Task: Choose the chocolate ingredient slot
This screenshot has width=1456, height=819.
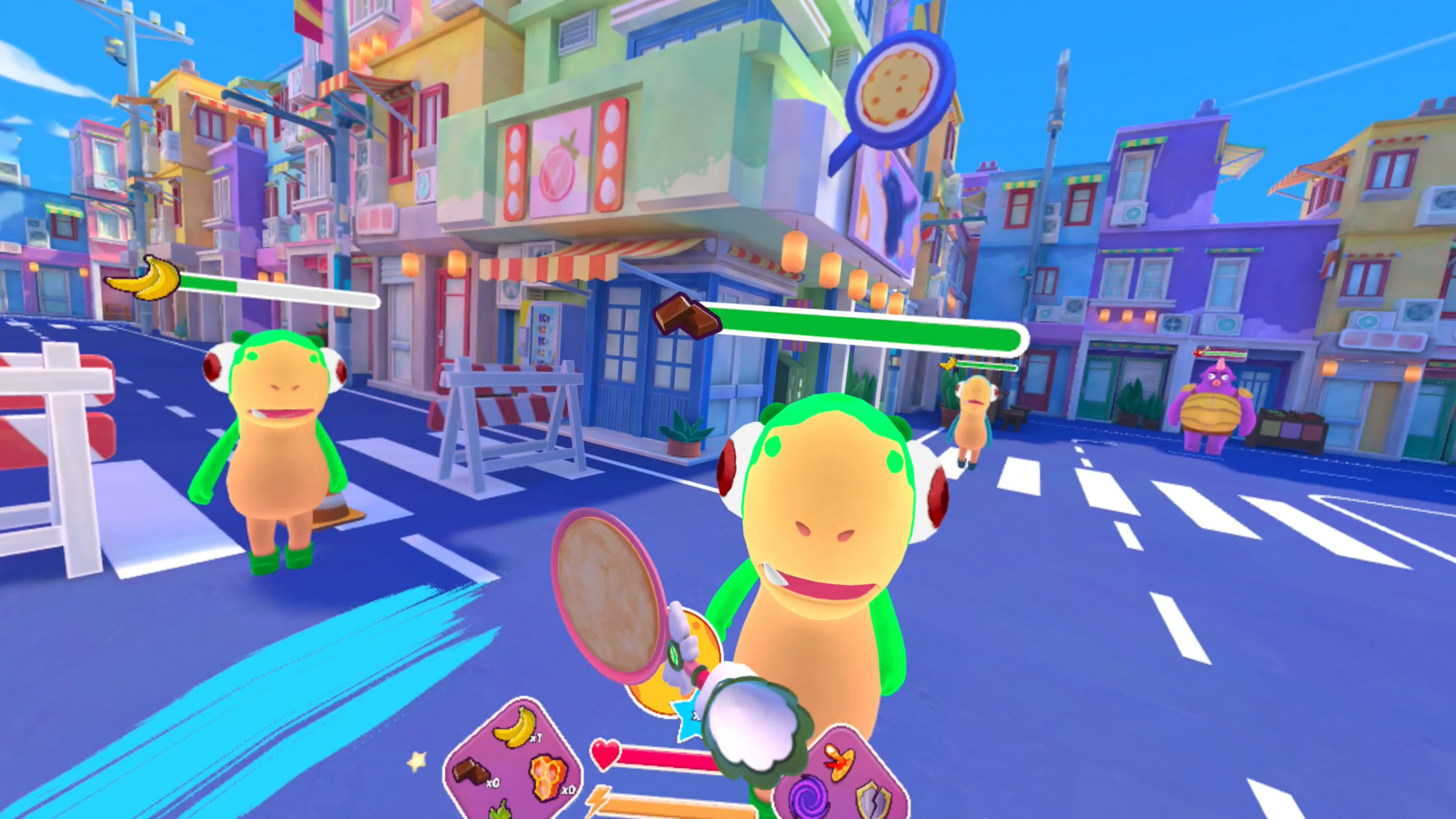Action: tap(471, 772)
